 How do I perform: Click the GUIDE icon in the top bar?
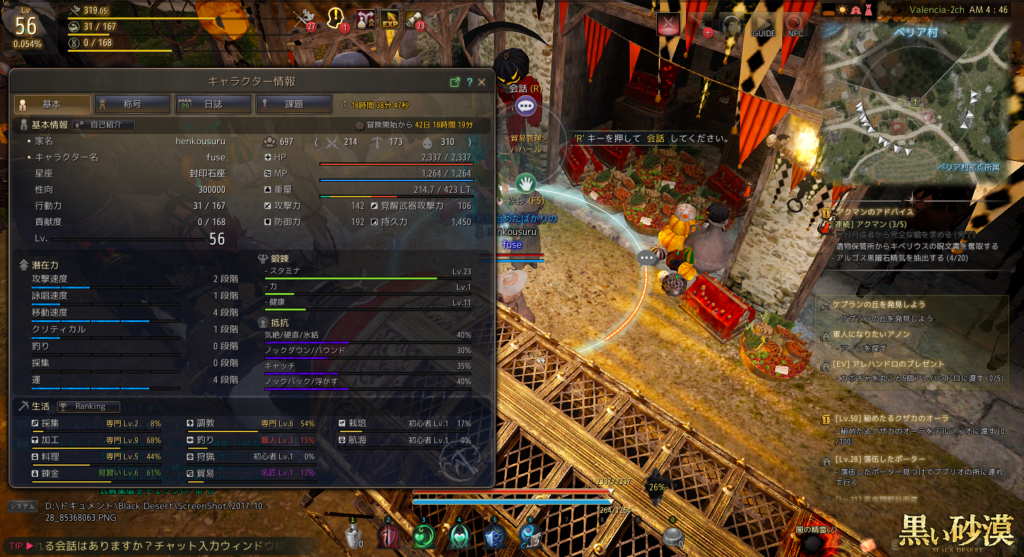click(762, 25)
